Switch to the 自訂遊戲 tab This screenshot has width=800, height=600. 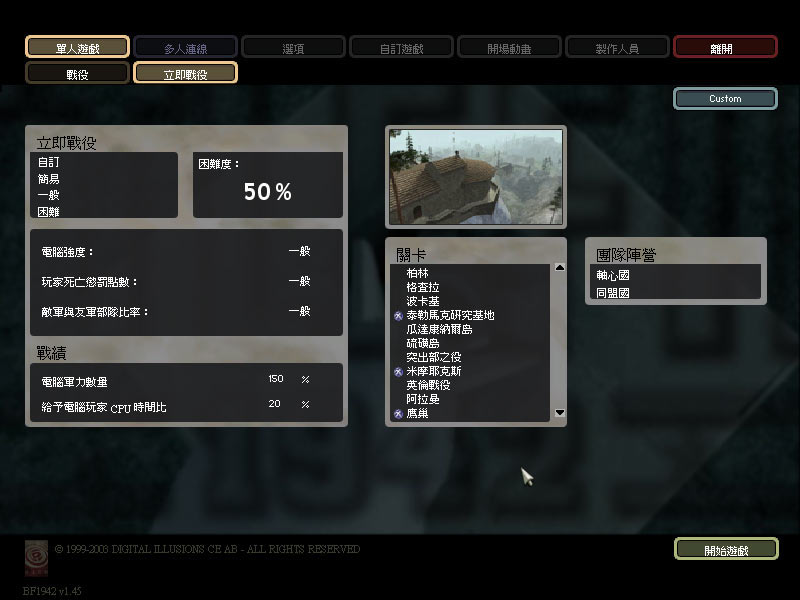coord(401,47)
